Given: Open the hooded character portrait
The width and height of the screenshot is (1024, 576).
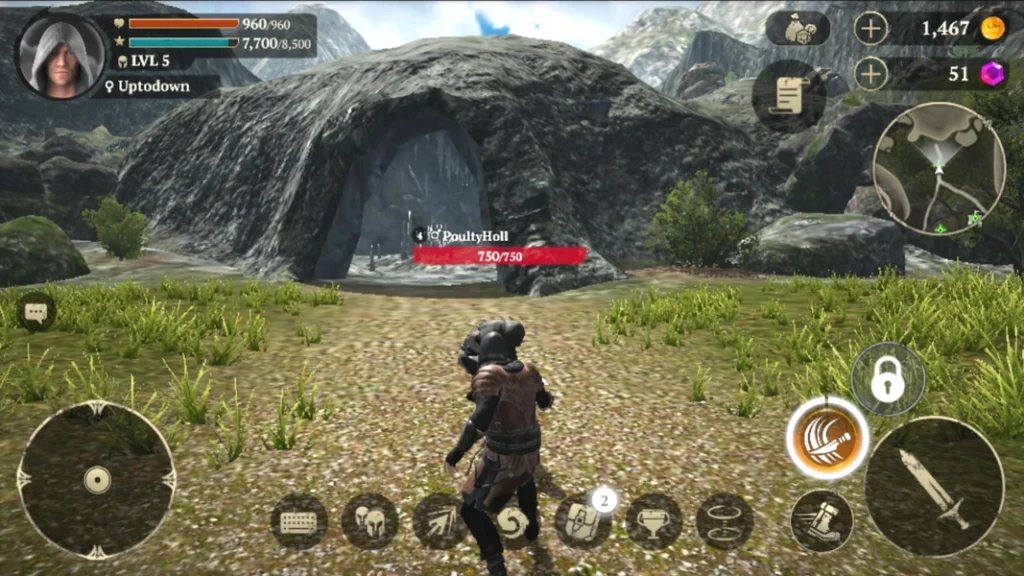Looking at the screenshot, I should coord(61,55).
